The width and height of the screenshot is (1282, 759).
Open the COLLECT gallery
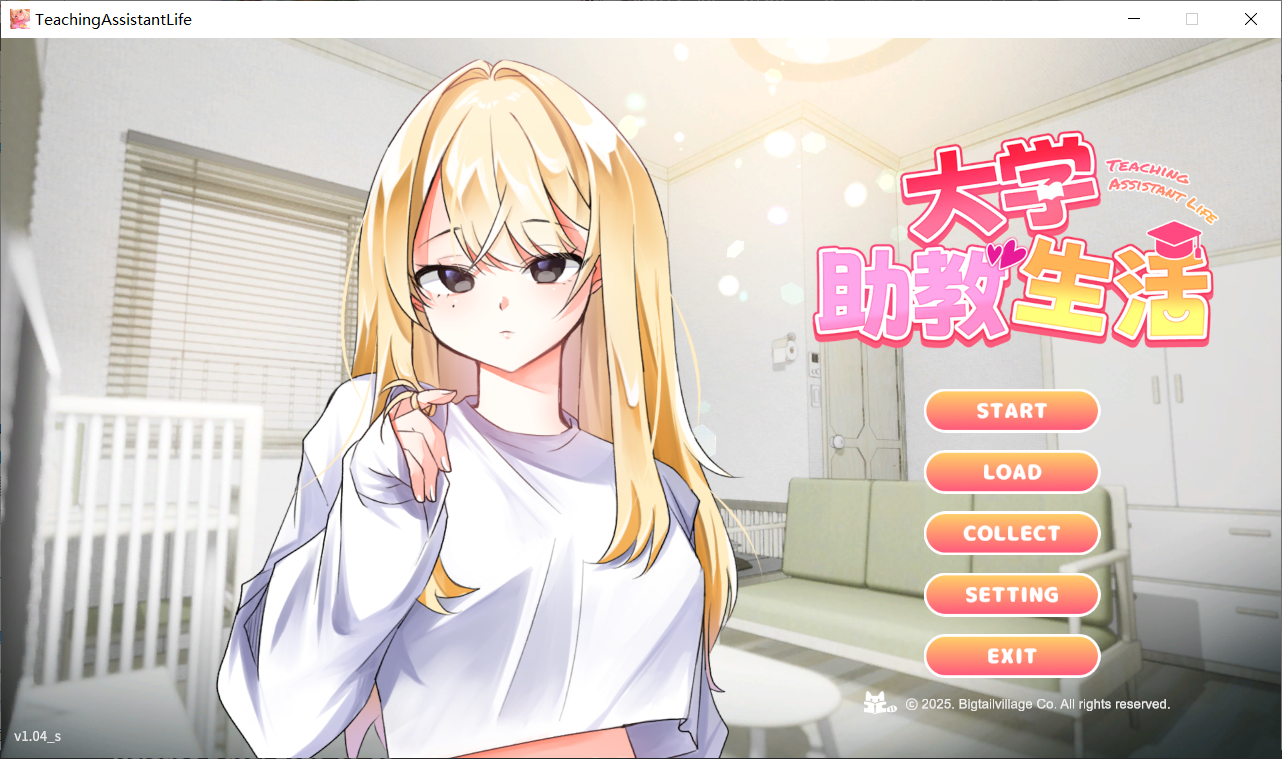pos(1012,533)
